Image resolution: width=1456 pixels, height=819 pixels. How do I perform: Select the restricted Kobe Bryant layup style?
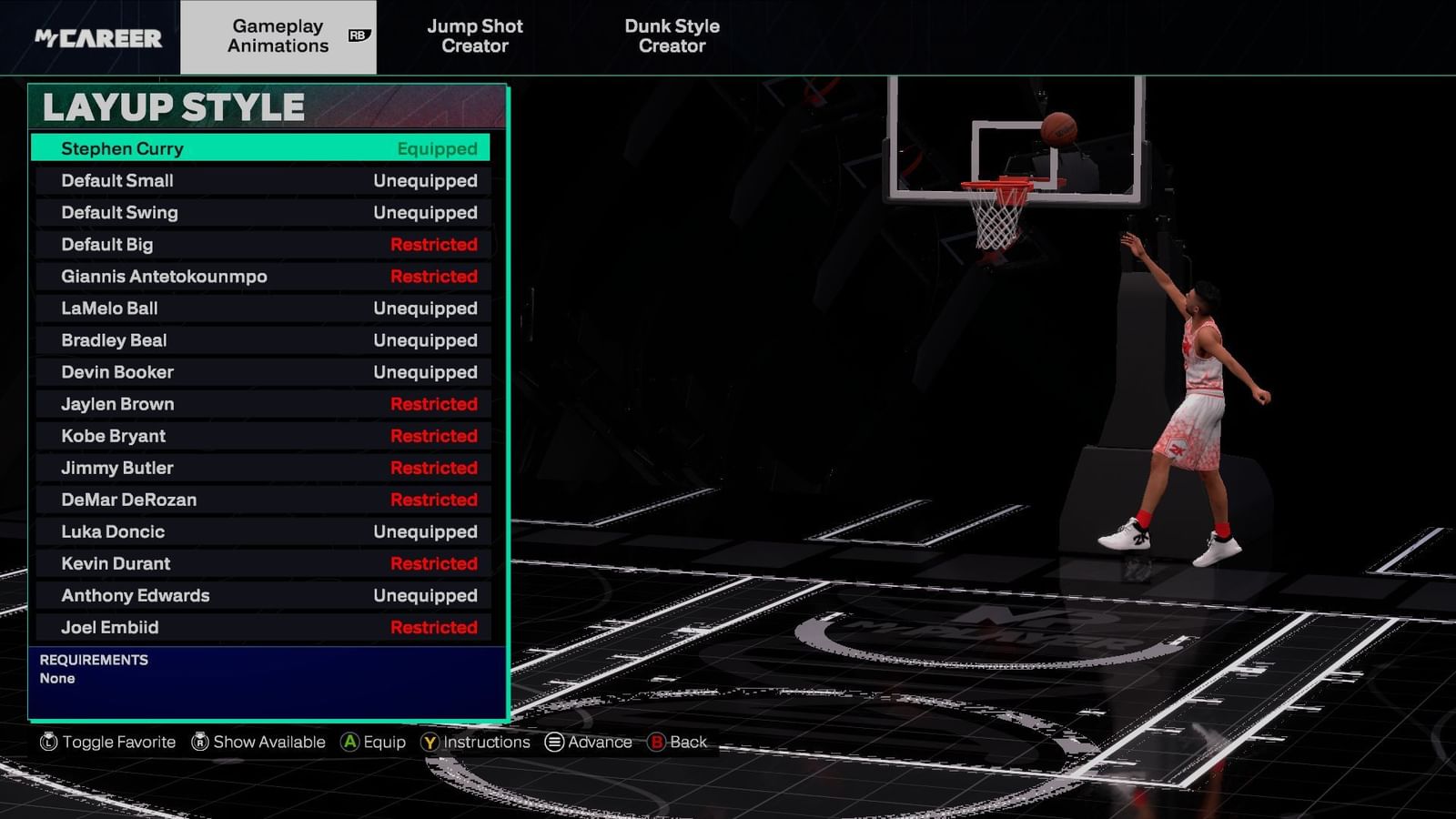(264, 435)
